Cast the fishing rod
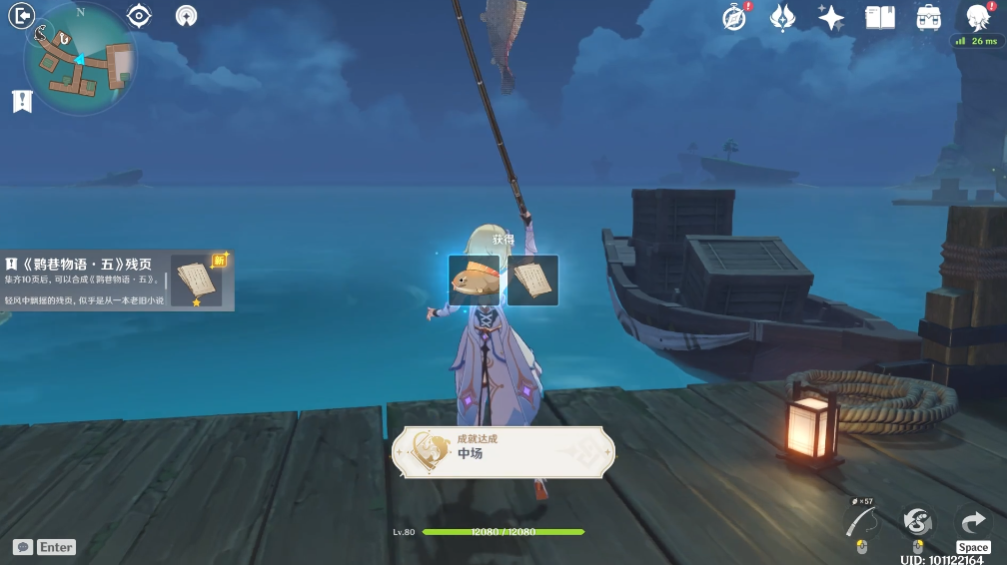 pyautogui.click(x=860, y=522)
